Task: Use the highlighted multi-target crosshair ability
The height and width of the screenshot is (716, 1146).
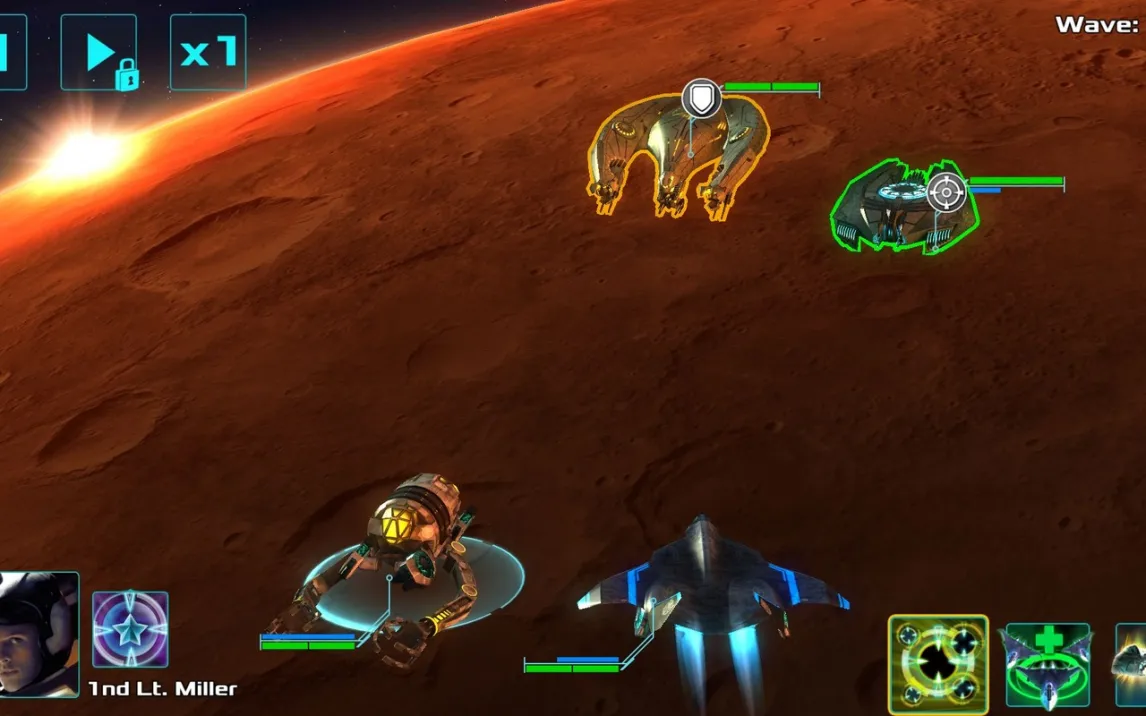Action: [938, 664]
